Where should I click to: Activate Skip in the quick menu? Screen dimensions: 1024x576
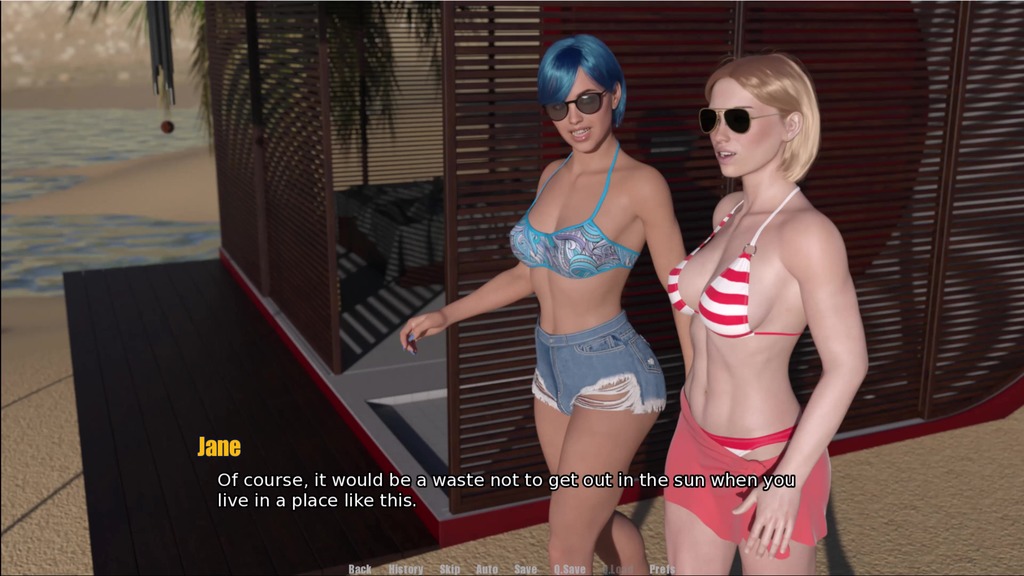pyautogui.click(x=450, y=569)
